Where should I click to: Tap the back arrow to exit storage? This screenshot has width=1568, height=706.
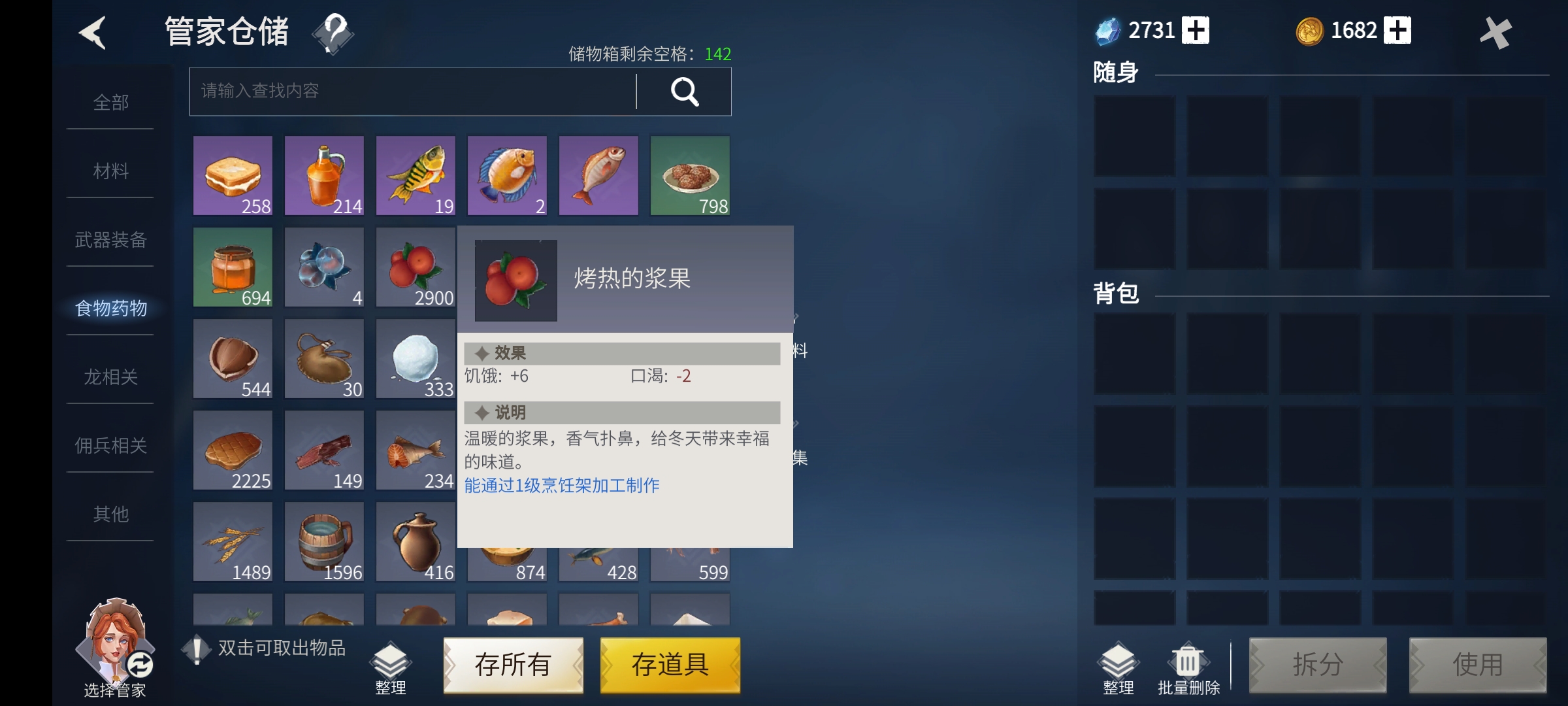tap(93, 33)
